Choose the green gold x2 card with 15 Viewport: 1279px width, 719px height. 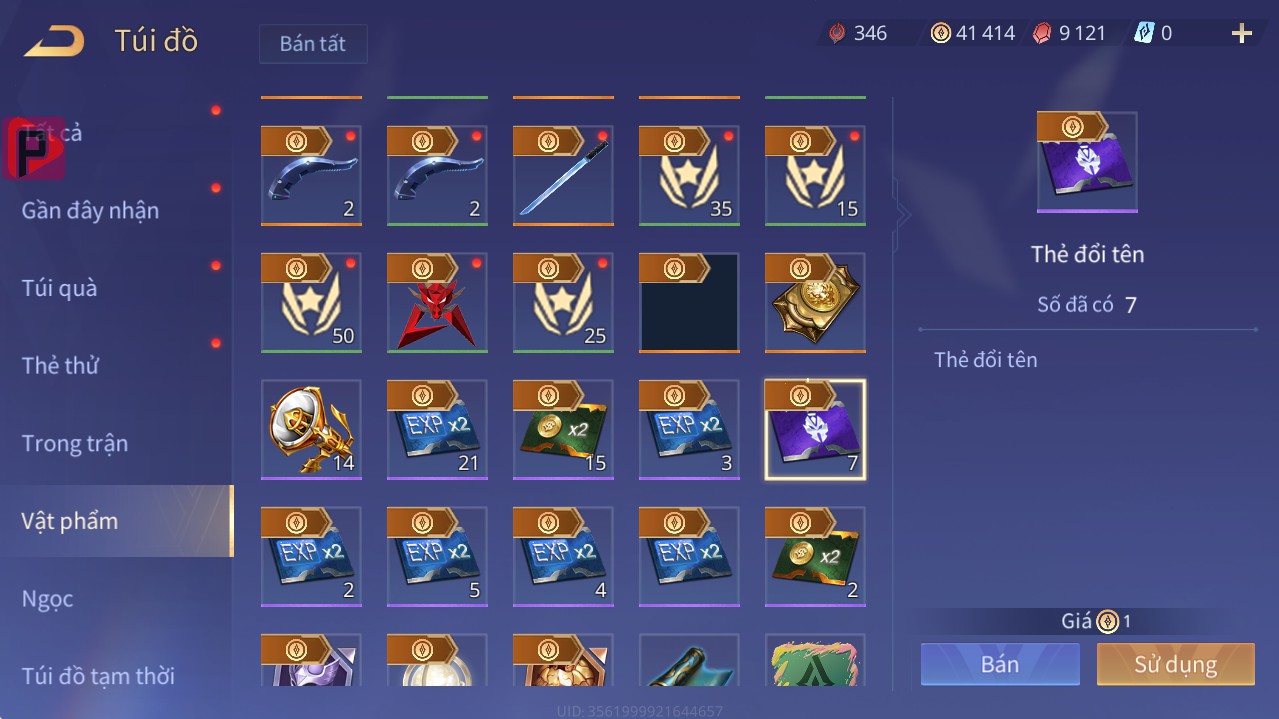(x=563, y=430)
